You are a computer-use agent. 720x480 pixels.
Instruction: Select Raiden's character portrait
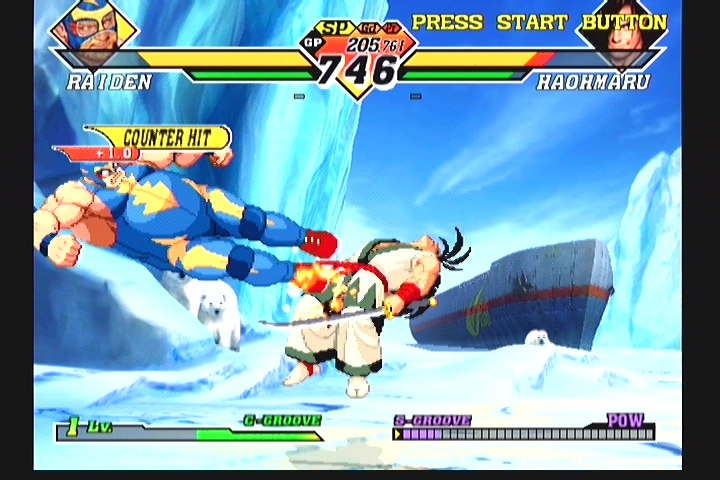93,28
